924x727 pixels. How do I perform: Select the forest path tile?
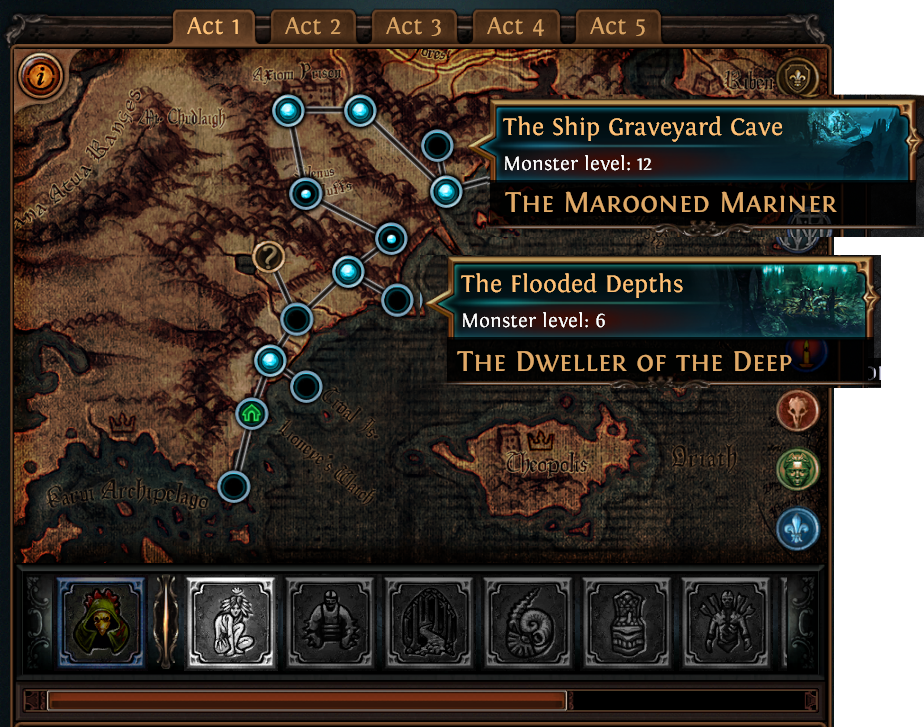tap(428, 622)
